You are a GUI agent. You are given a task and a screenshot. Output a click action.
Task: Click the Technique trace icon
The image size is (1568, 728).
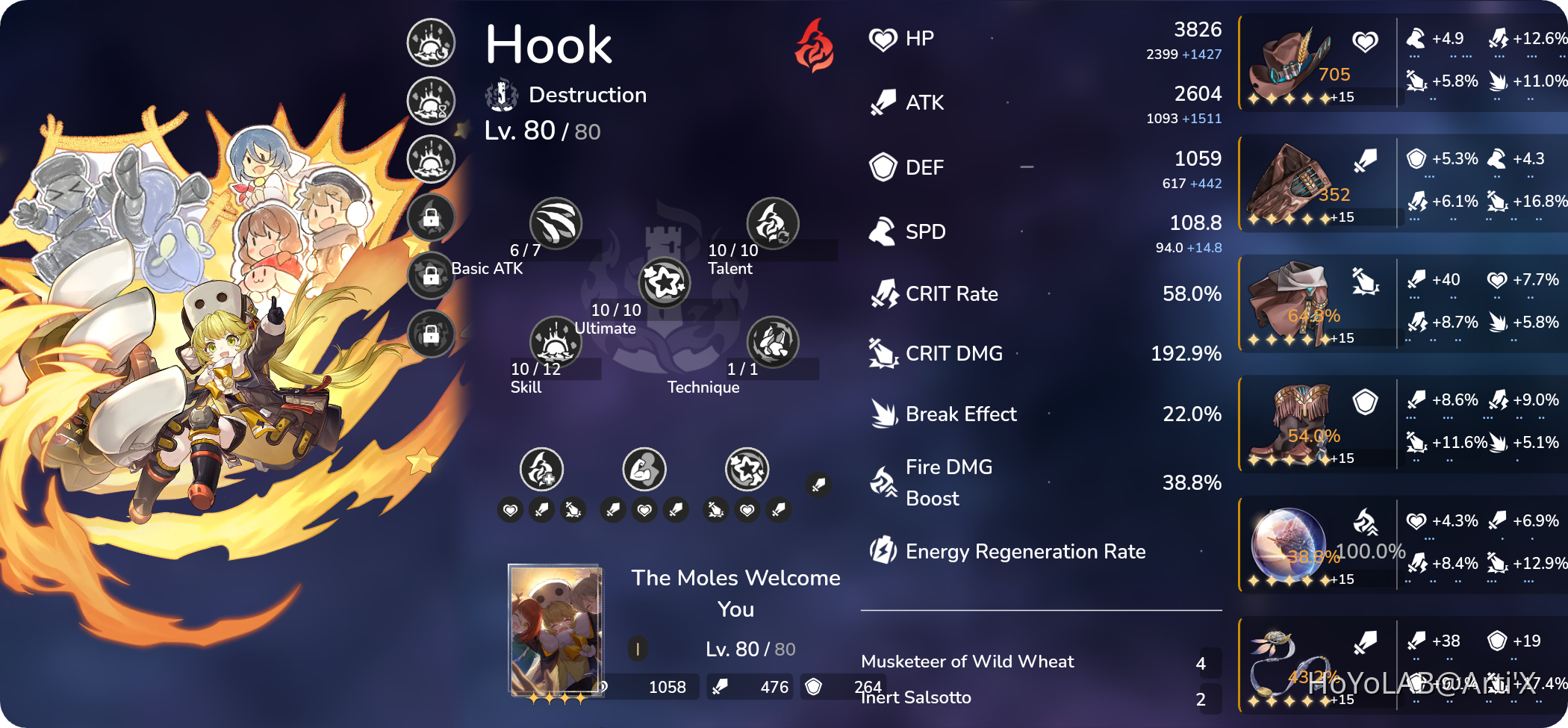pyautogui.click(x=773, y=342)
